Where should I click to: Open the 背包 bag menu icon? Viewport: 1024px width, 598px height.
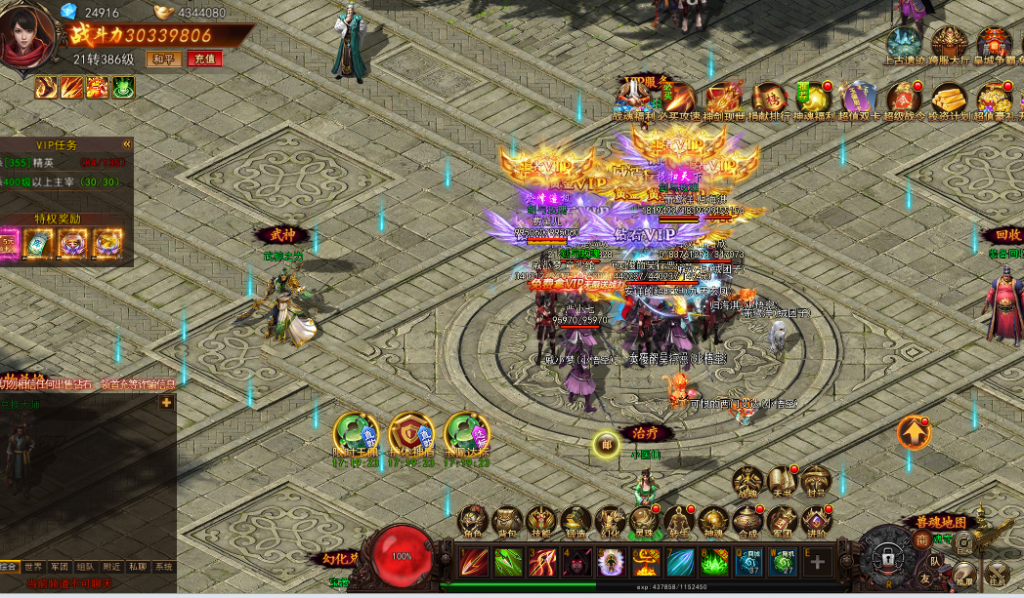(x=507, y=522)
